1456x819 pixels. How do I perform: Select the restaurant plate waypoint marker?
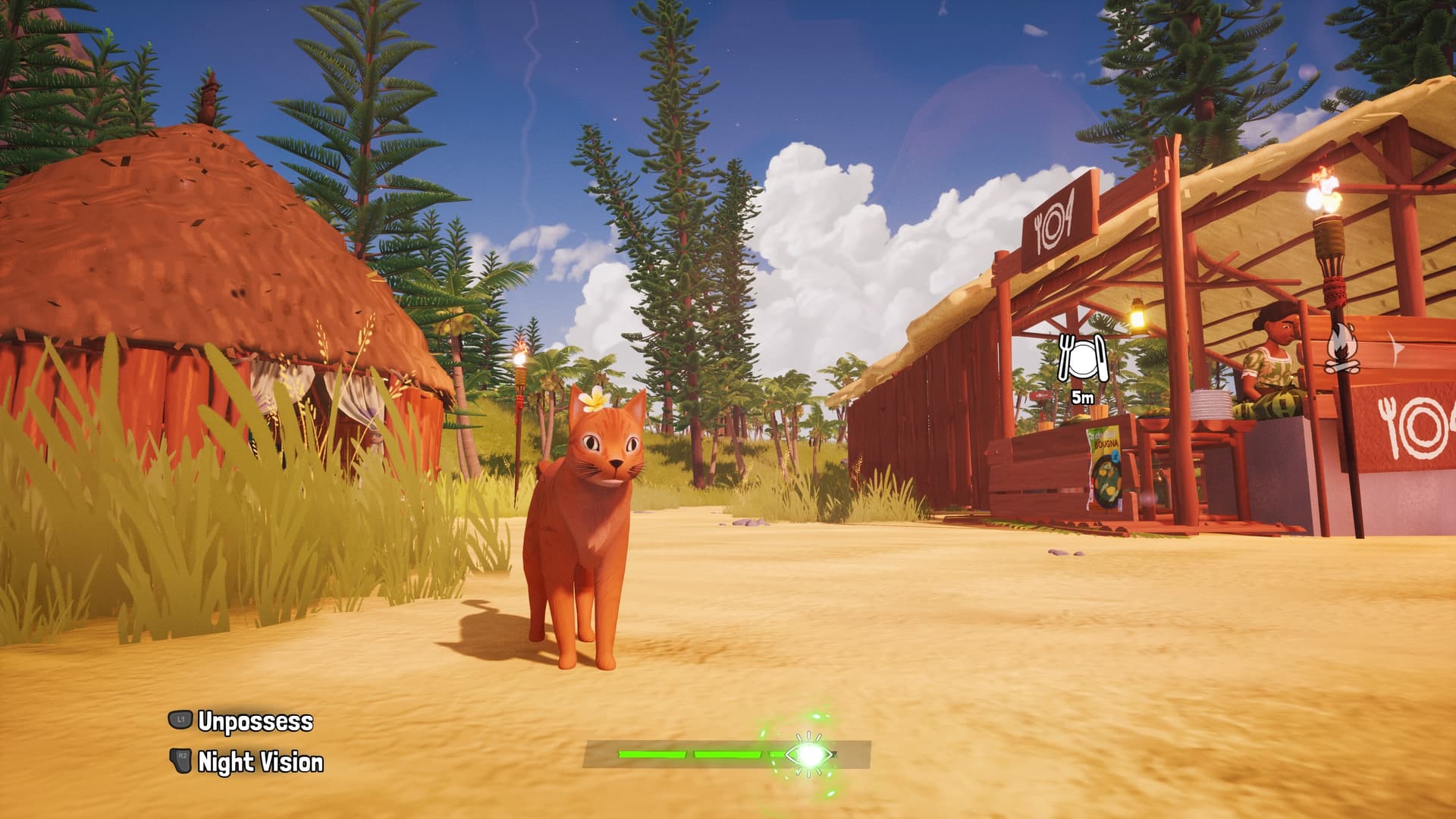1081,359
